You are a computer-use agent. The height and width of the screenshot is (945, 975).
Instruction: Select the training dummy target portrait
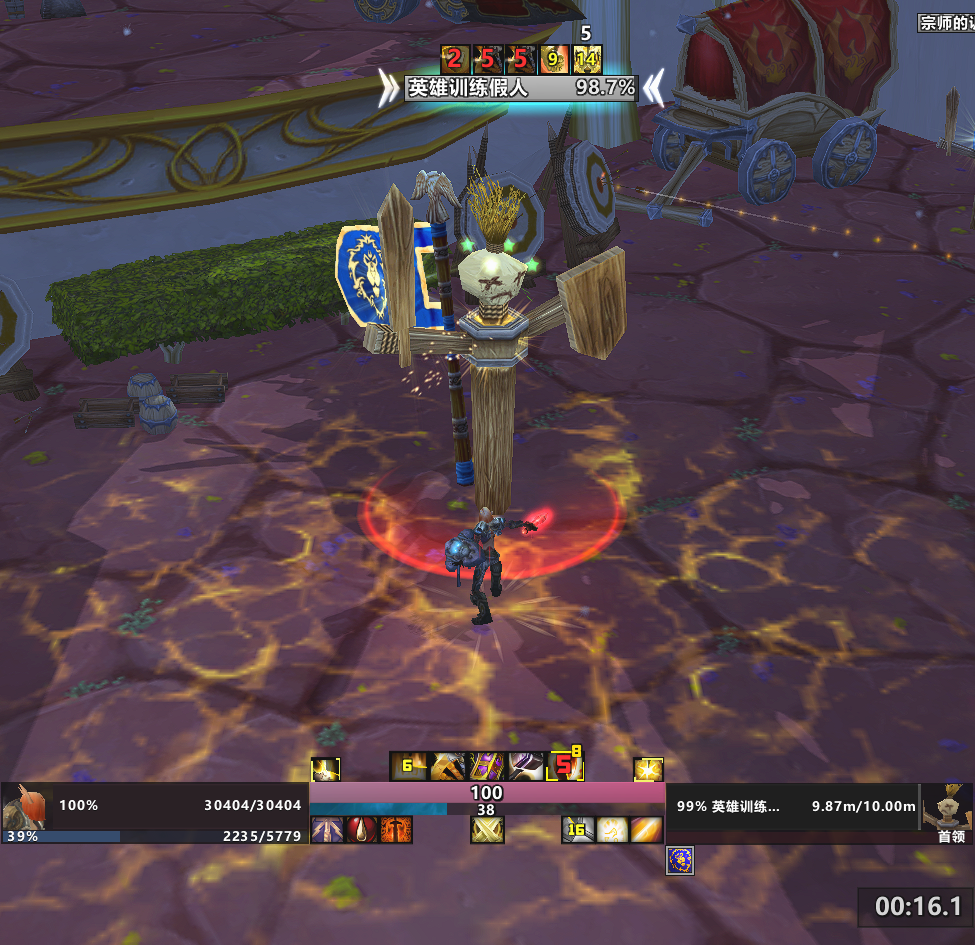[946, 805]
